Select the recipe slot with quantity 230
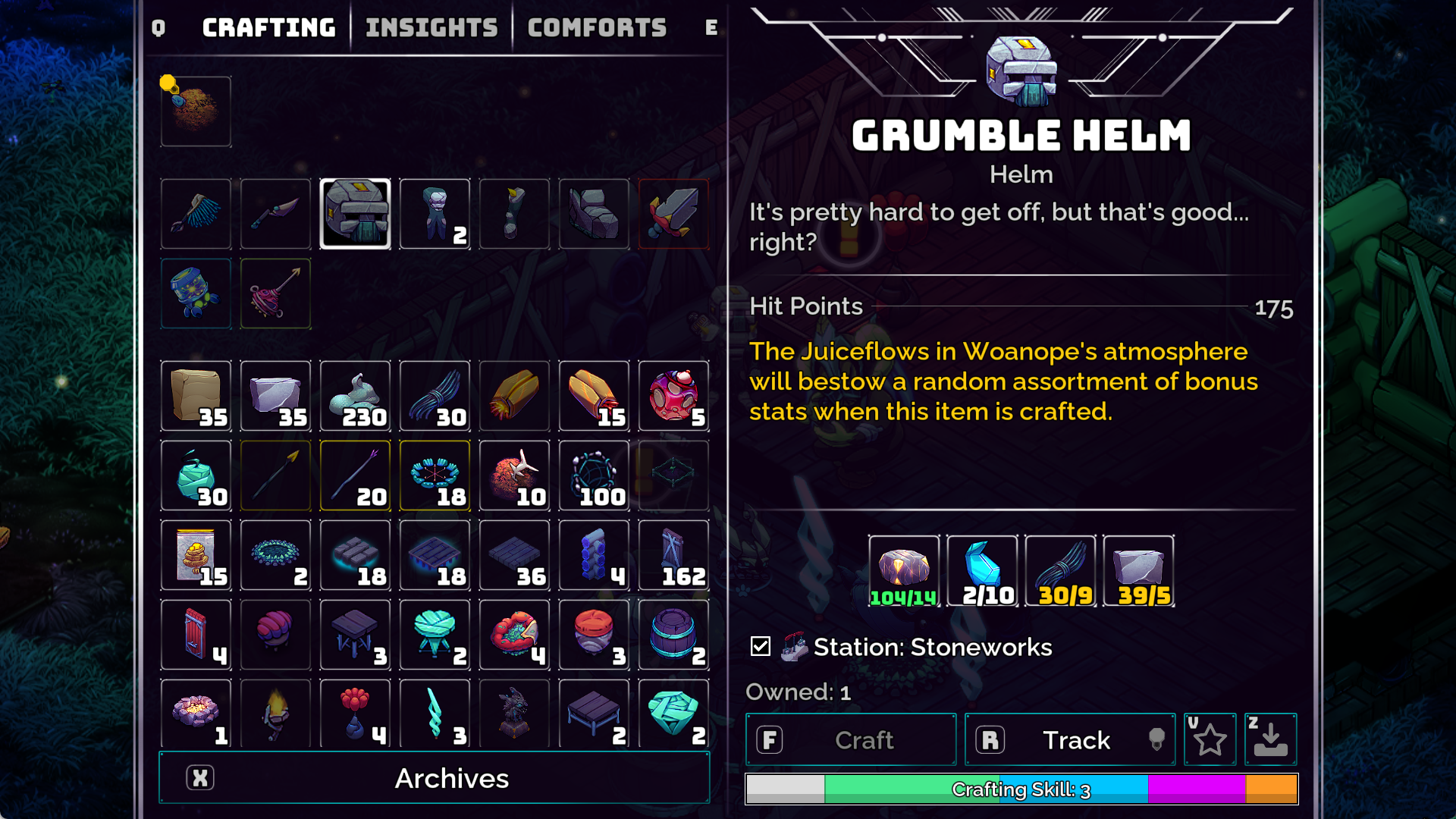Image resolution: width=1456 pixels, height=819 pixels. (x=355, y=396)
